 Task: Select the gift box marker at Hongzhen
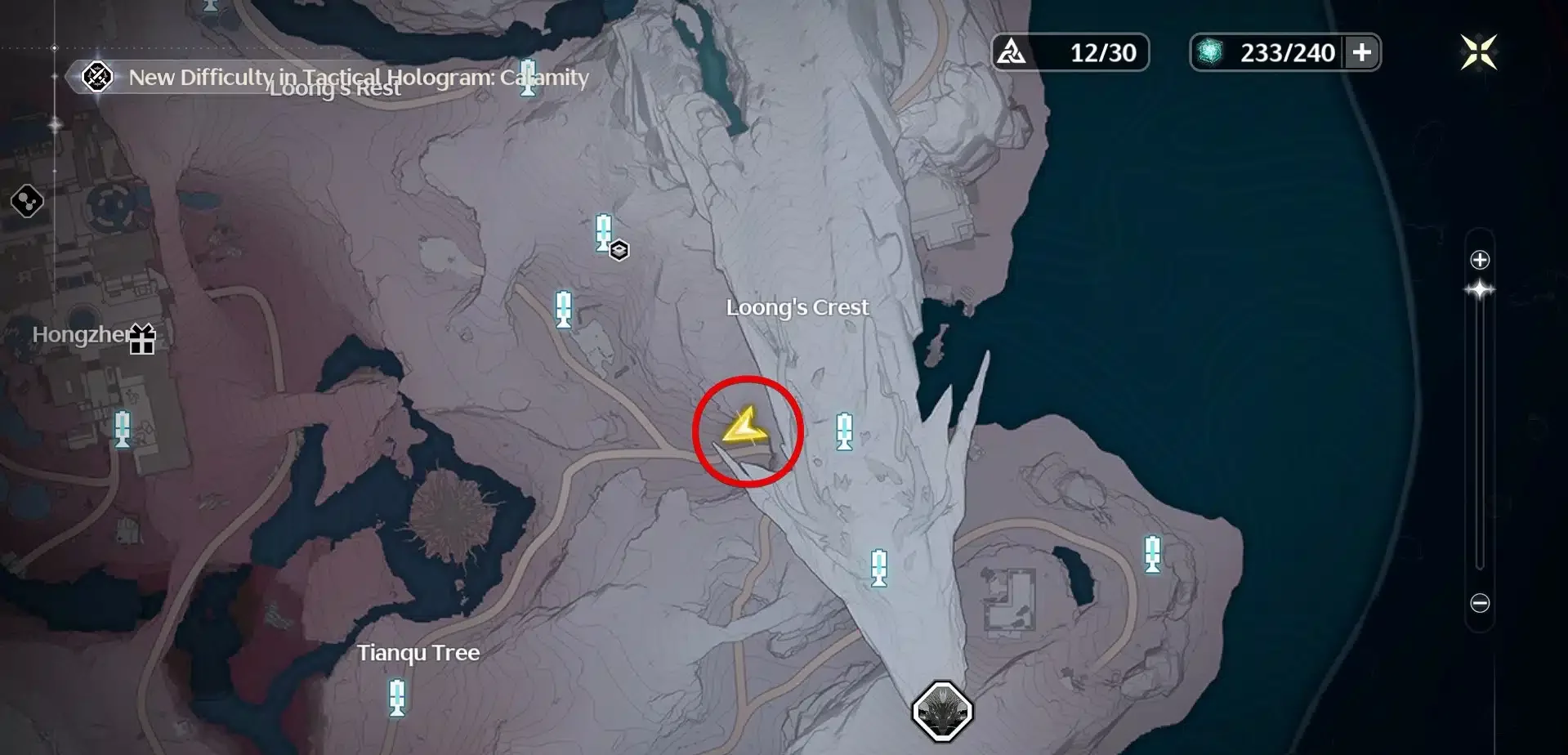click(x=142, y=339)
